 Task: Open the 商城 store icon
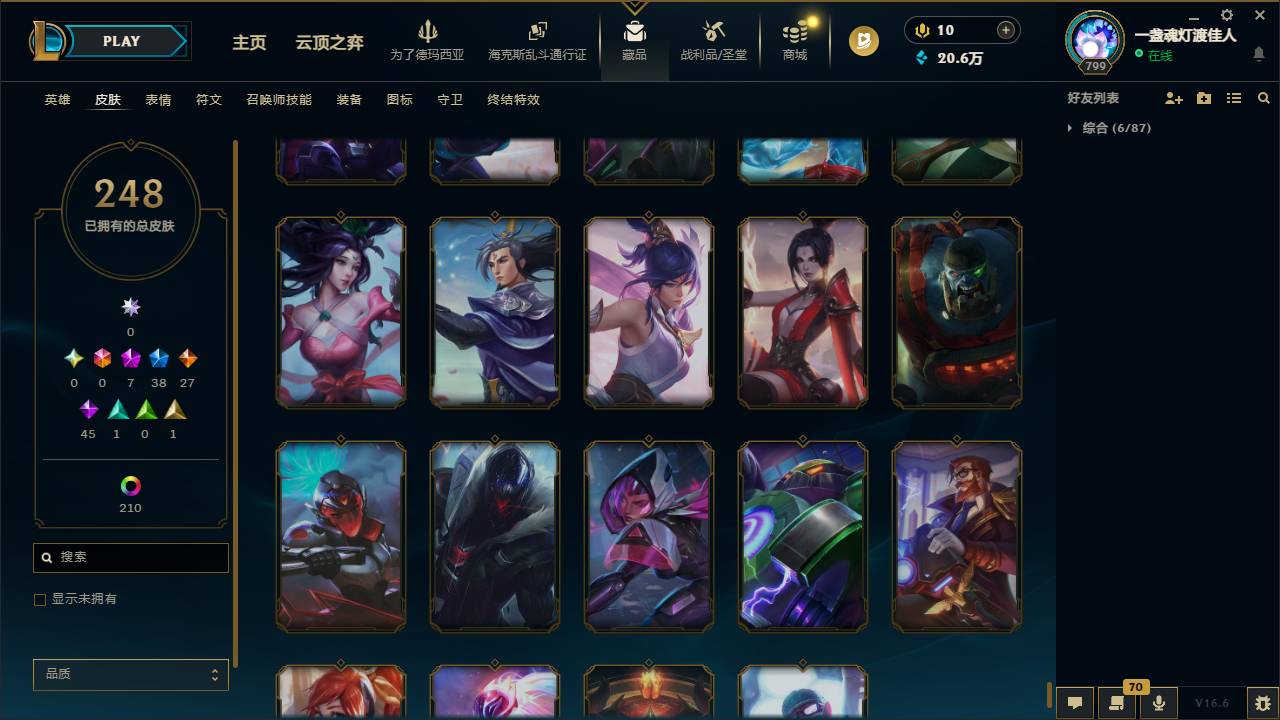point(794,42)
